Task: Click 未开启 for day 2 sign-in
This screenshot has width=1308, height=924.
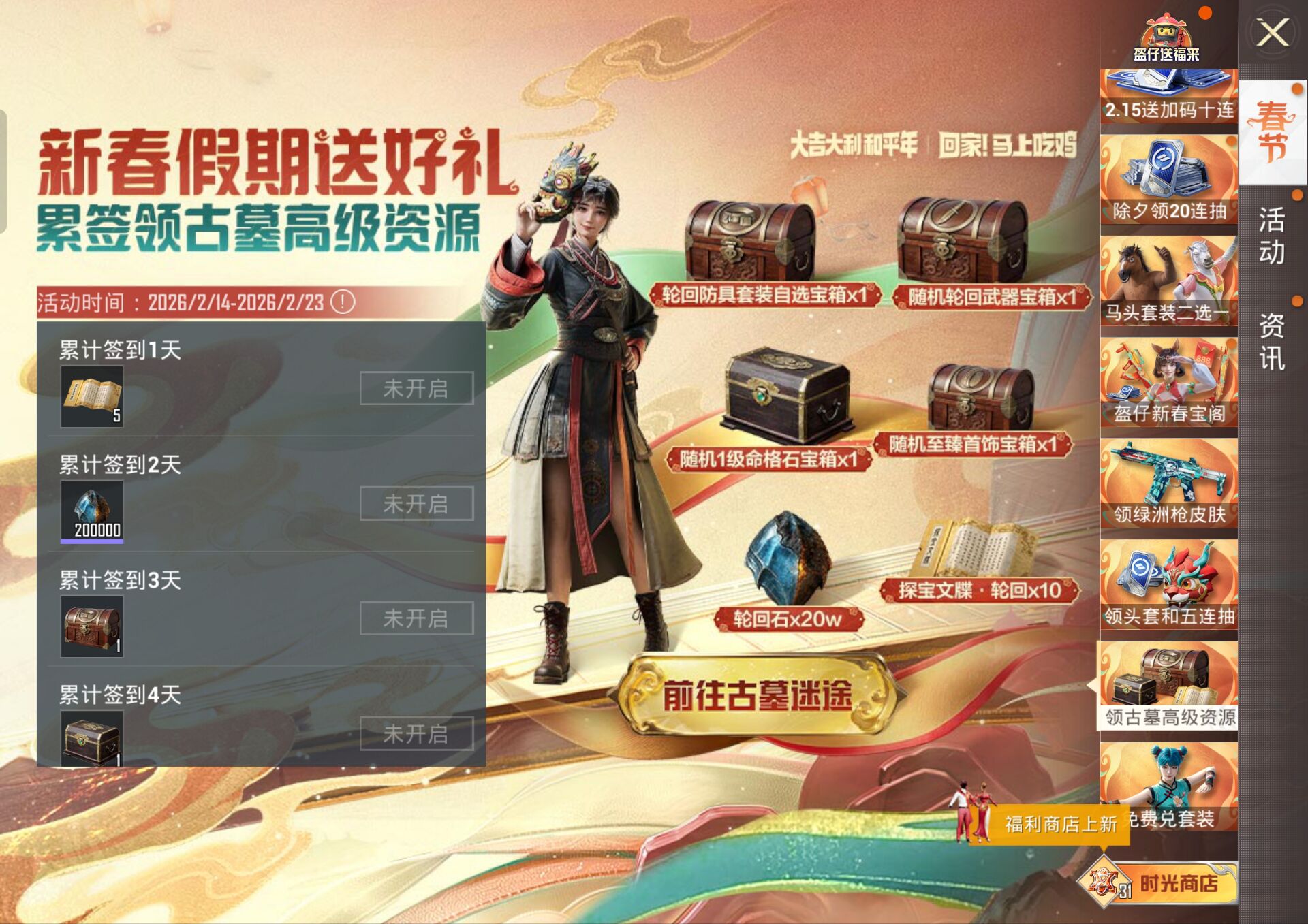Action: 416,504
